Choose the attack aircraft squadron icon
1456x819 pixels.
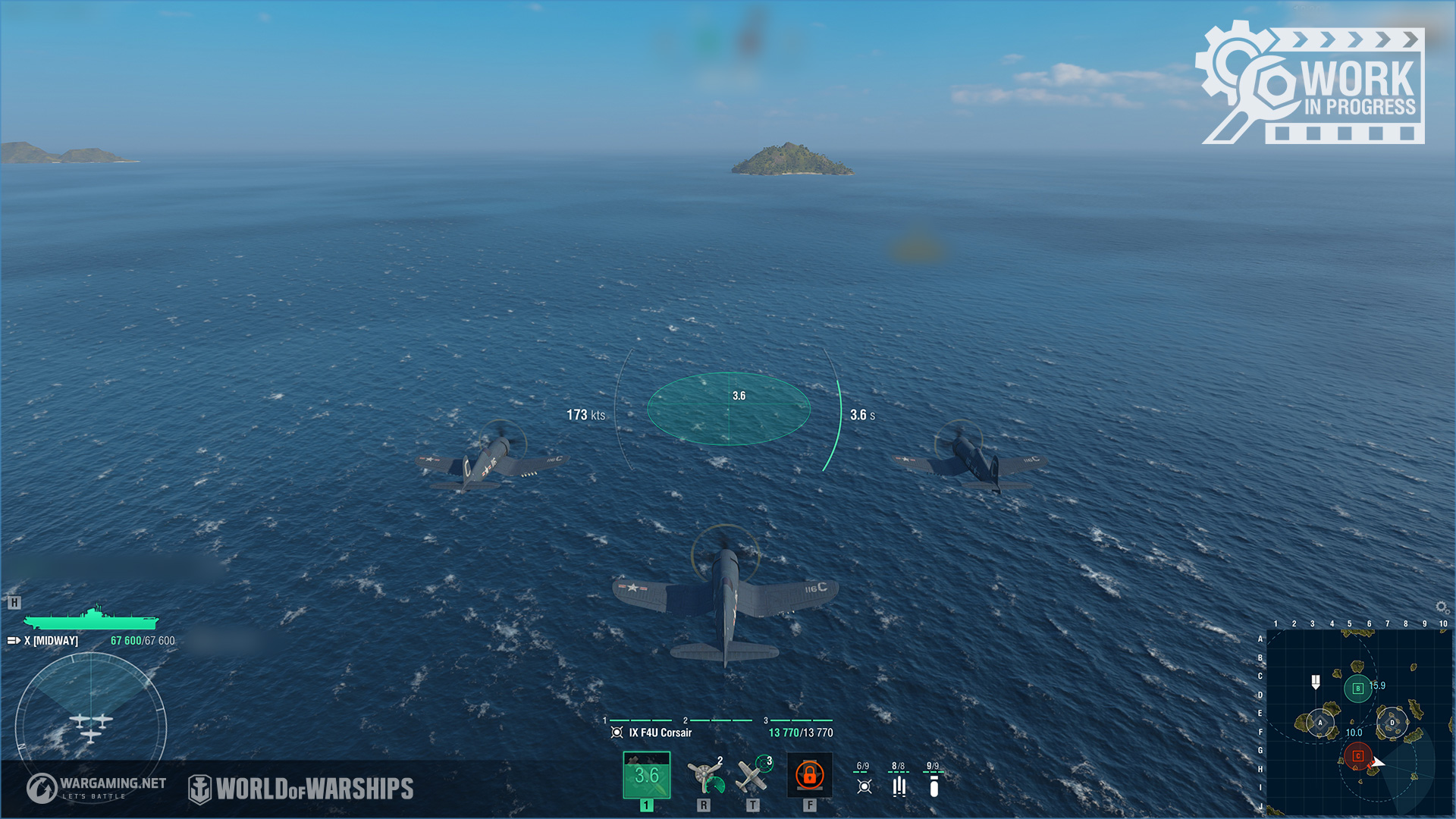tap(864, 786)
